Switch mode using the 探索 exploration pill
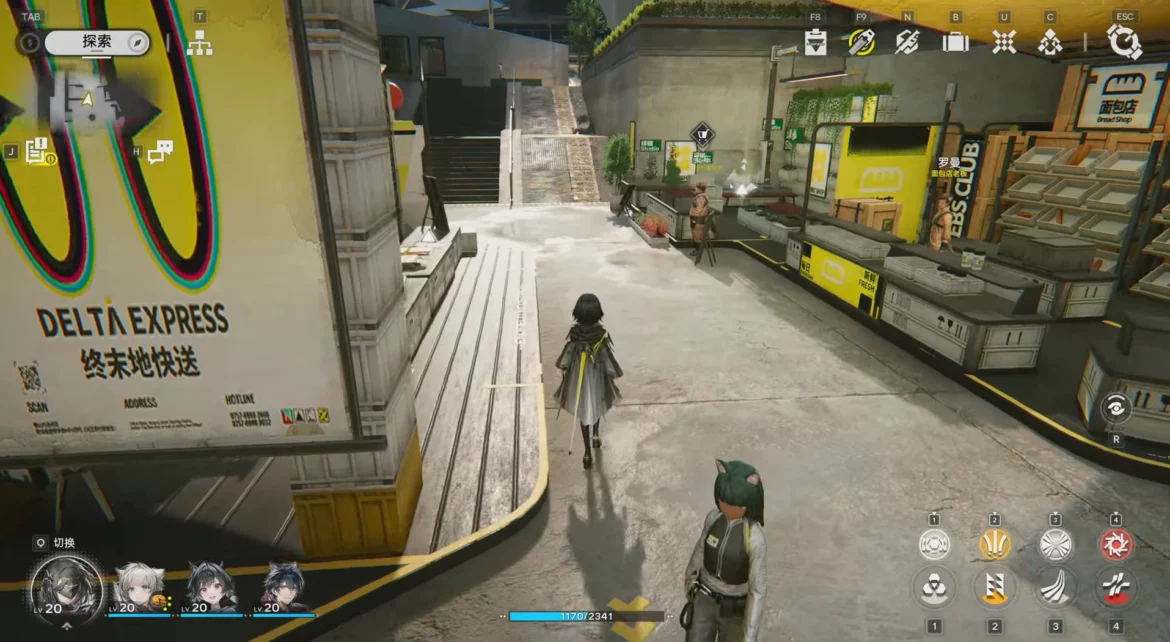 point(97,43)
